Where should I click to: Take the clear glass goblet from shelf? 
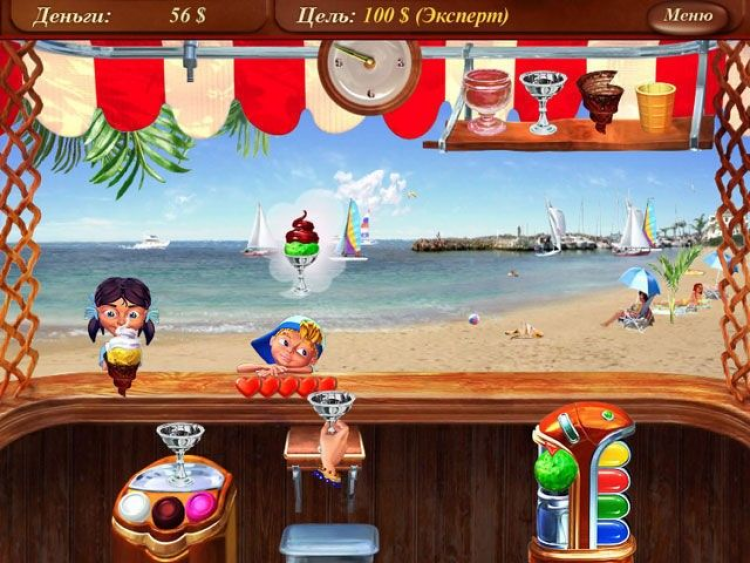[x=543, y=100]
